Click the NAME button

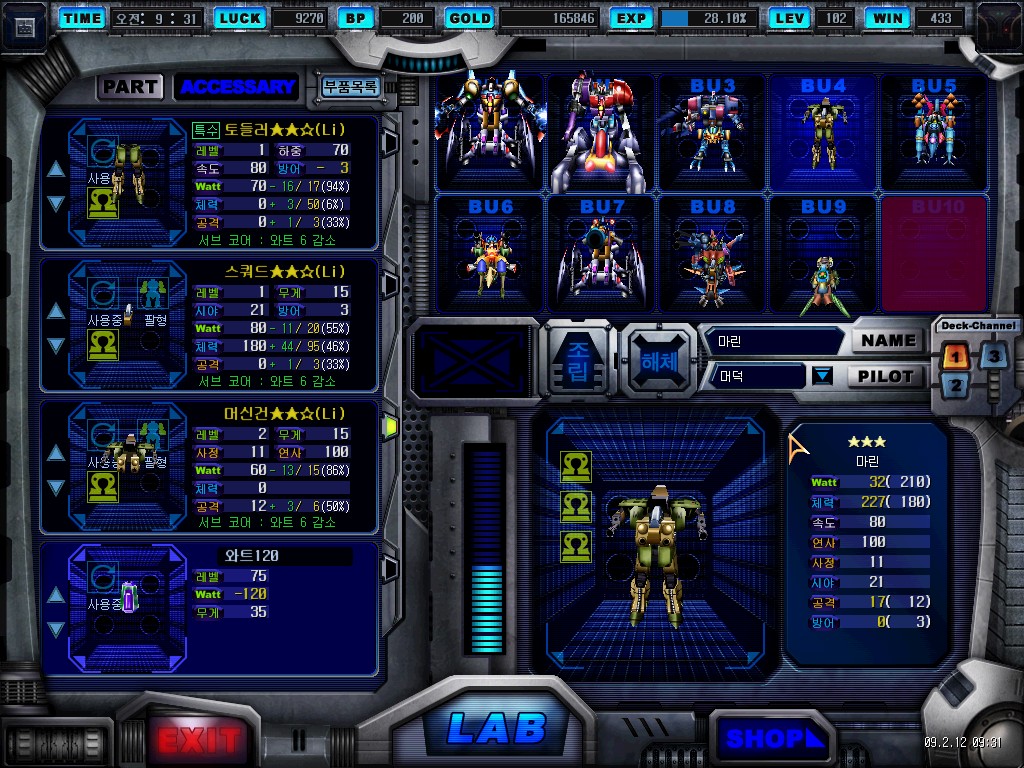click(x=887, y=340)
